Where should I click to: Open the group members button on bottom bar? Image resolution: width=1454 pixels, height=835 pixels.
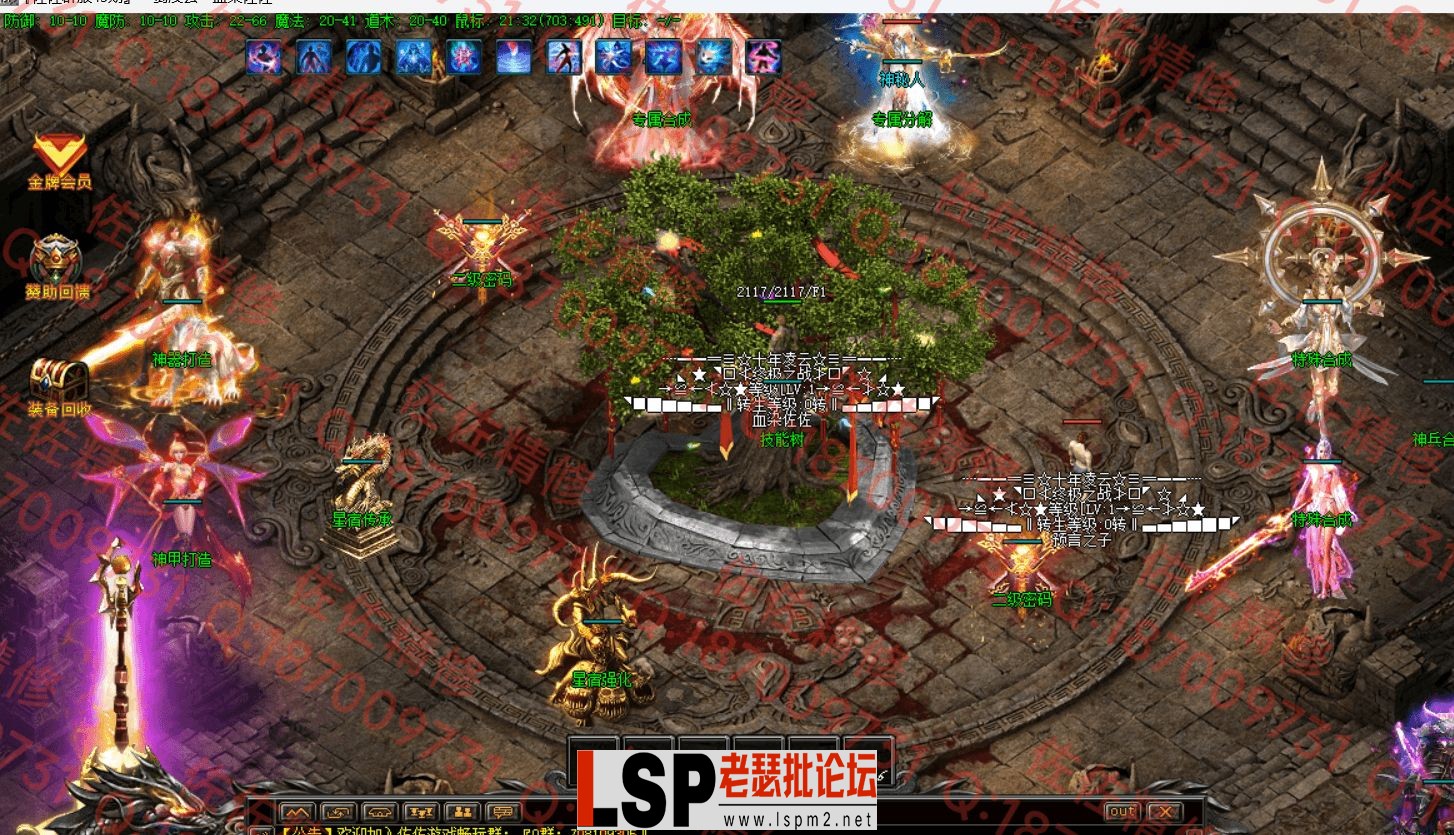tap(461, 812)
